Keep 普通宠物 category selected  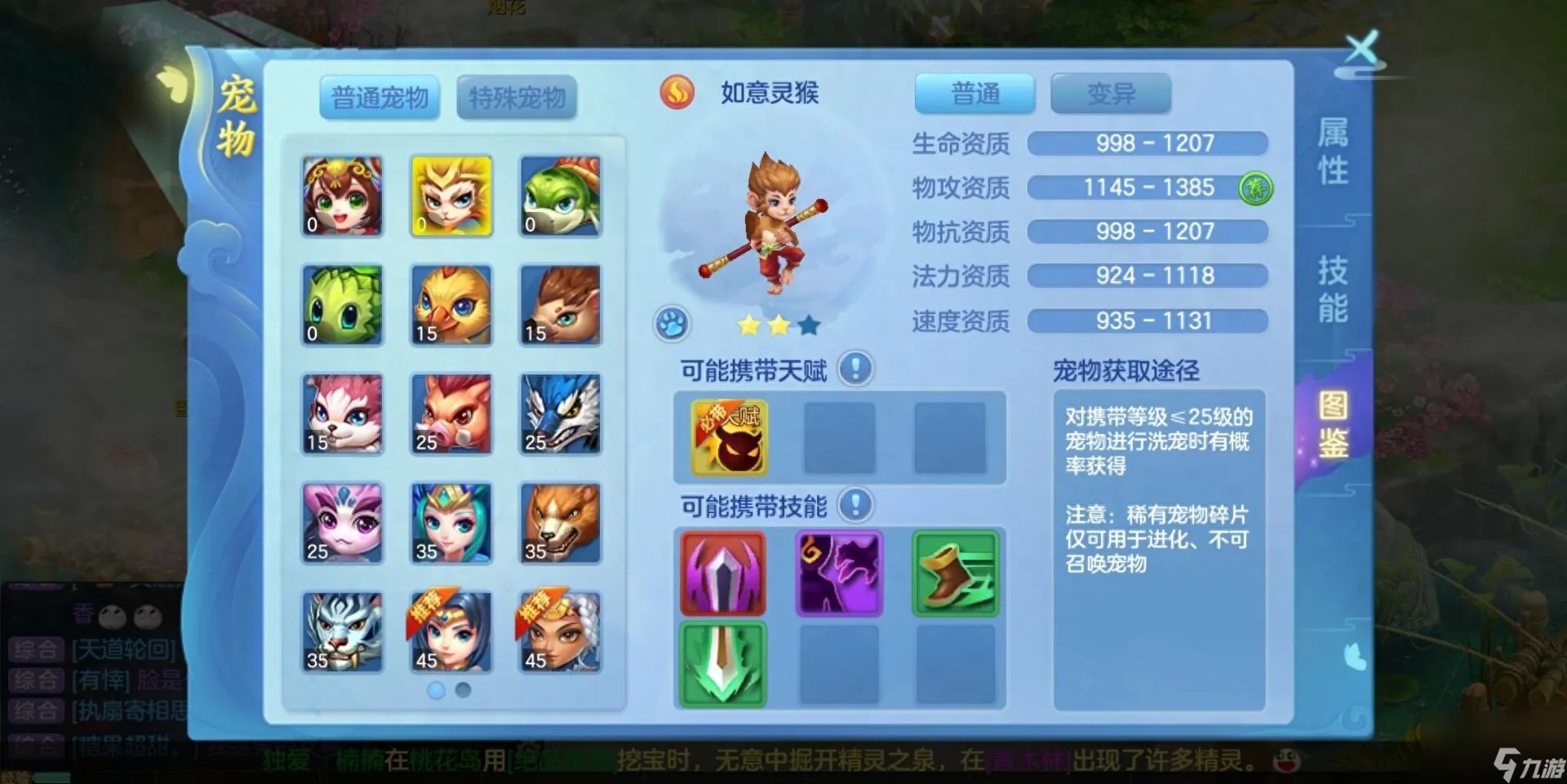379,96
